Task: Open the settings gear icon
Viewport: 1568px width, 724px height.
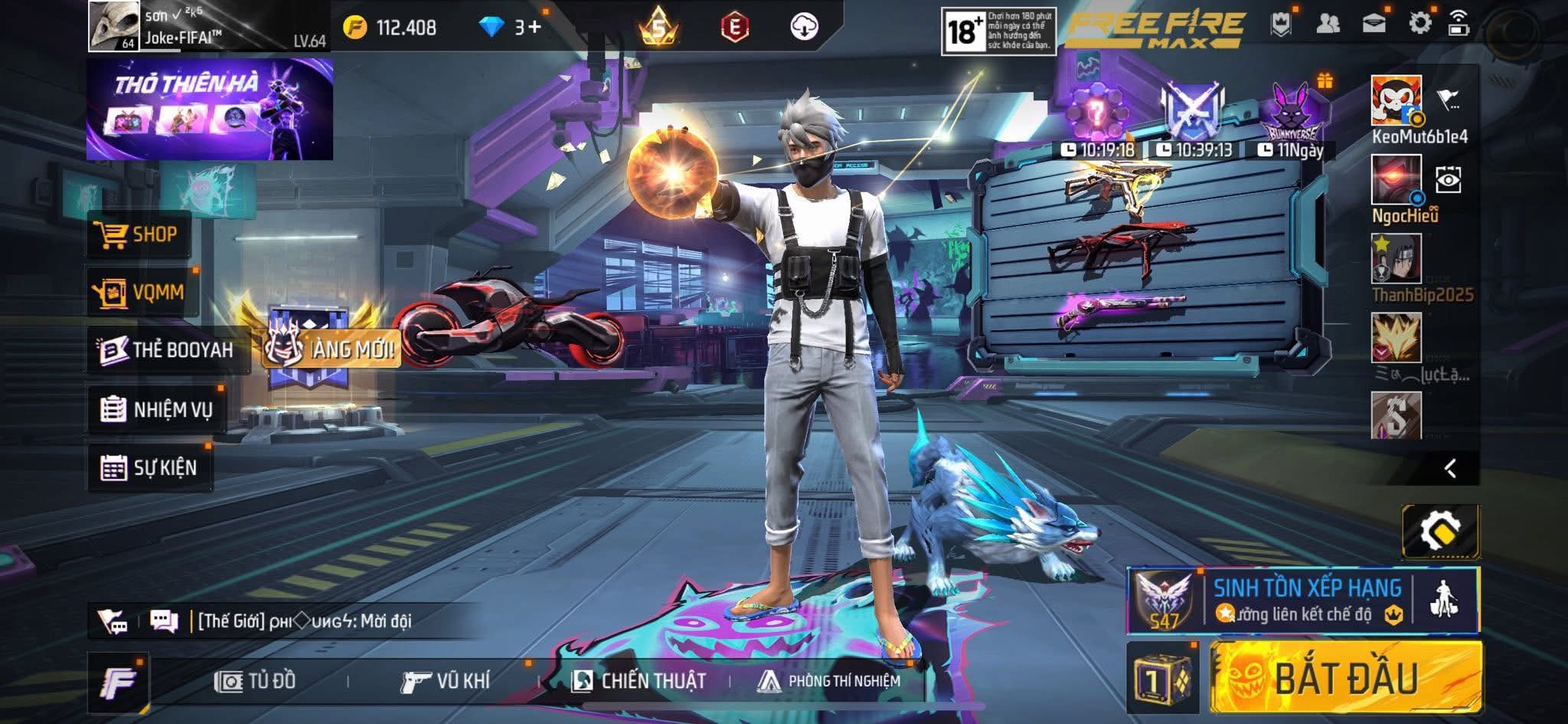Action: [x=1419, y=24]
